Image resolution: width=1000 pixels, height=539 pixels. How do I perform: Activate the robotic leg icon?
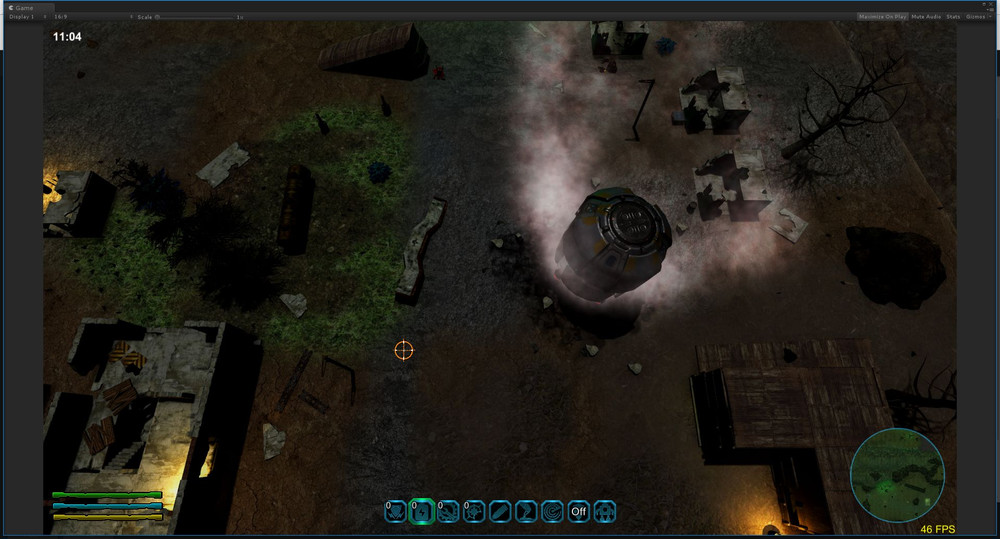tap(526, 512)
